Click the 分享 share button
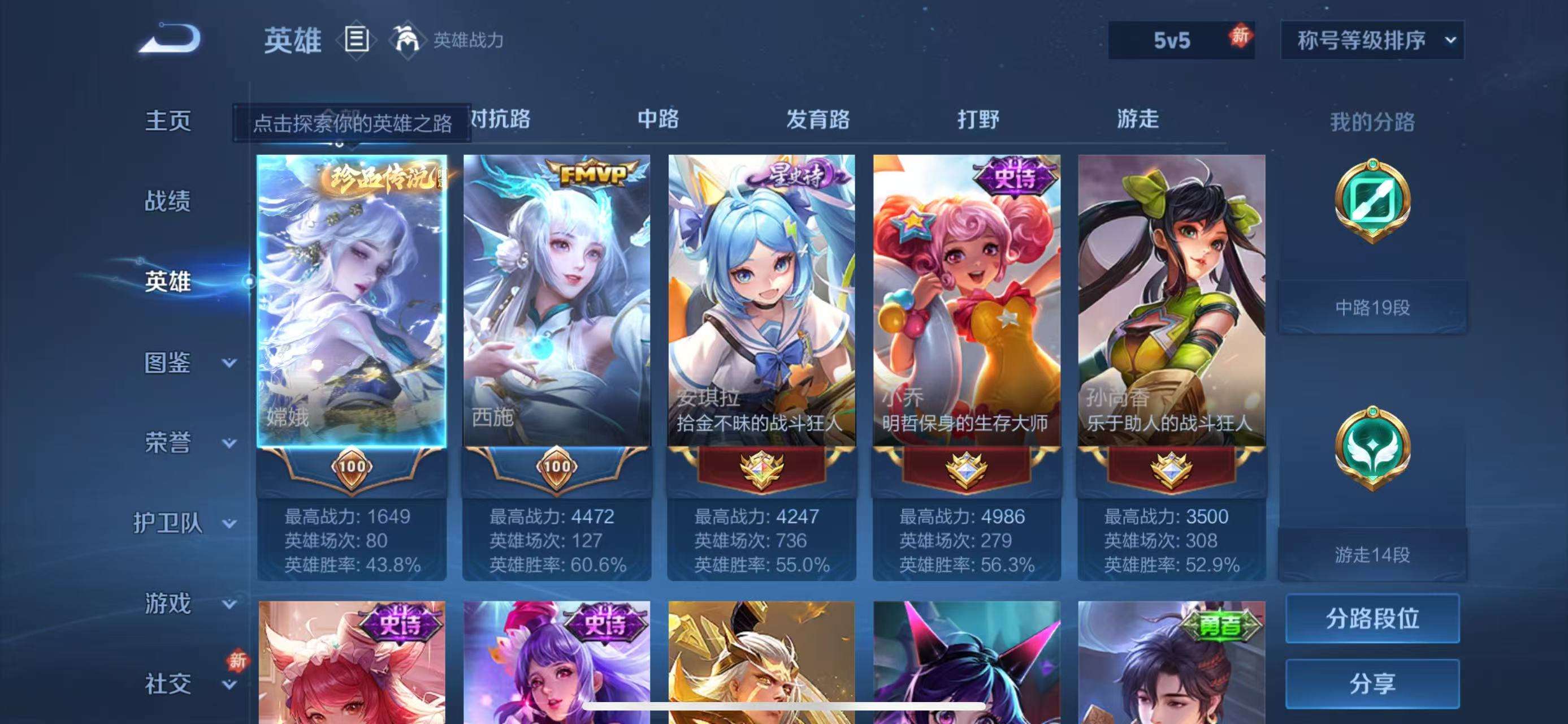 click(x=1372, y=683)
